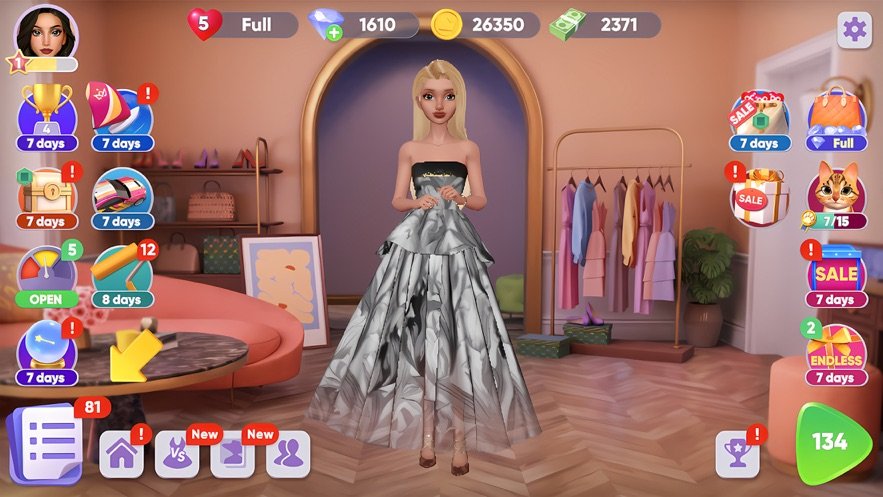This screenshot has width=883, height=497.
Task: Open the mystery treasure chest event
Action: pos(46,191)
